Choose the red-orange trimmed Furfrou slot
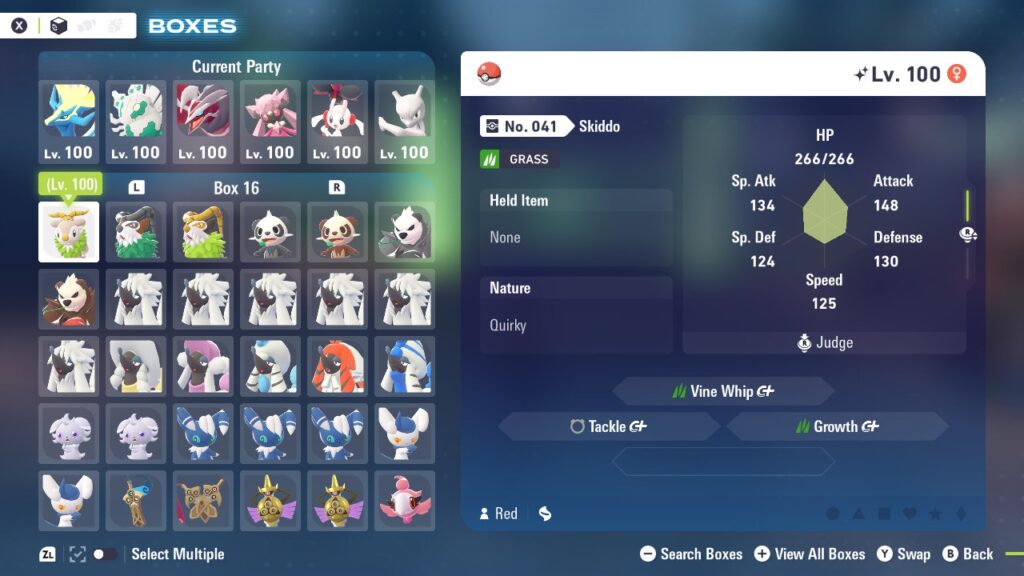Viewport: 1024px width, 576px height. (x=337, y=366)
